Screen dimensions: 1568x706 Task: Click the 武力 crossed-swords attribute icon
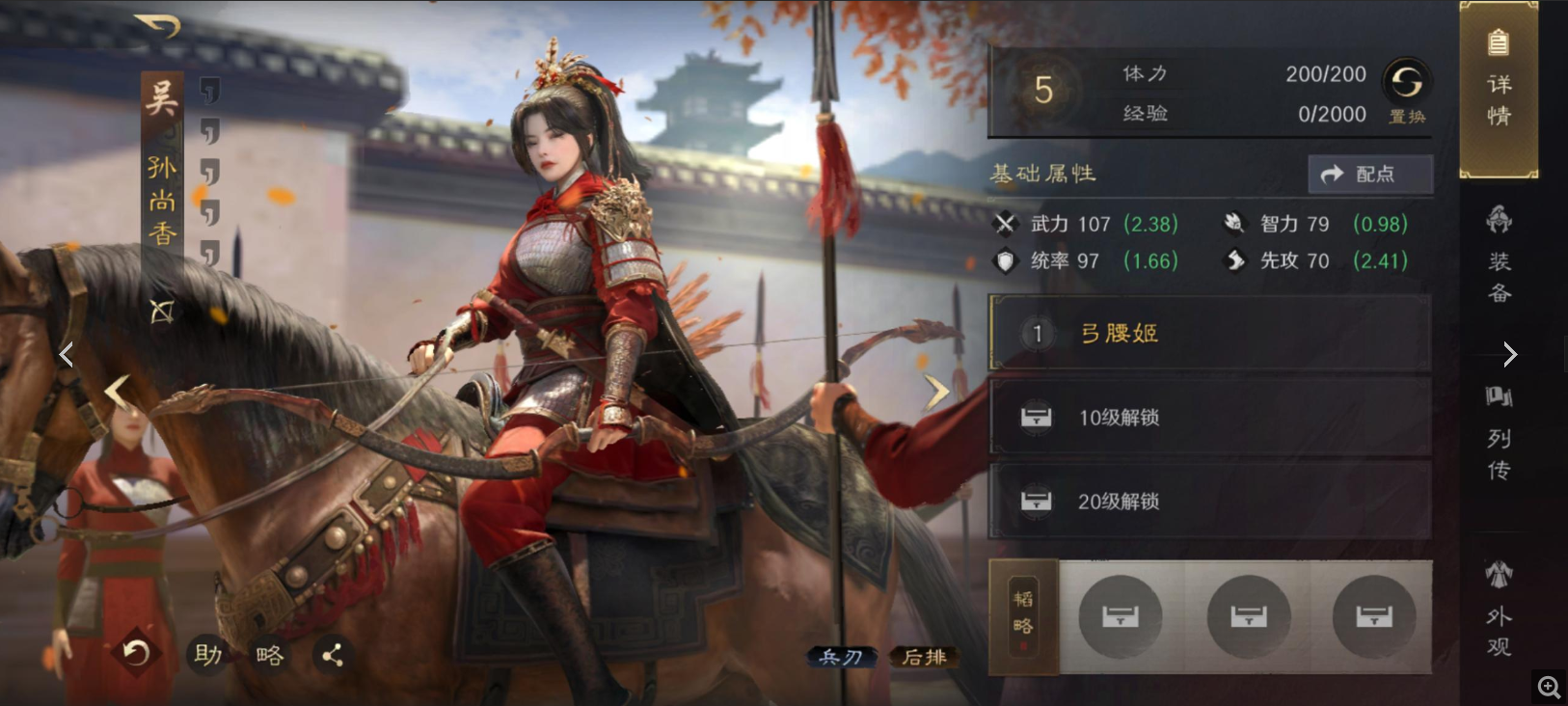click(x=1007, y=224)
